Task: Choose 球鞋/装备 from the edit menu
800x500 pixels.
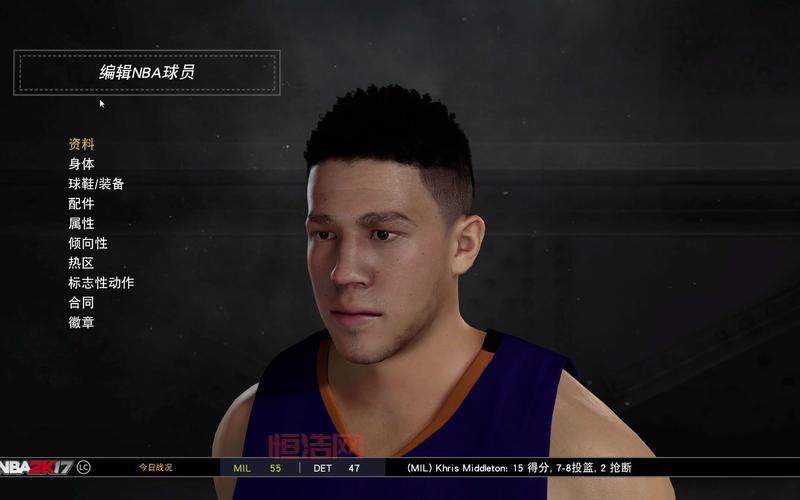Action: [x=96, y=184]
